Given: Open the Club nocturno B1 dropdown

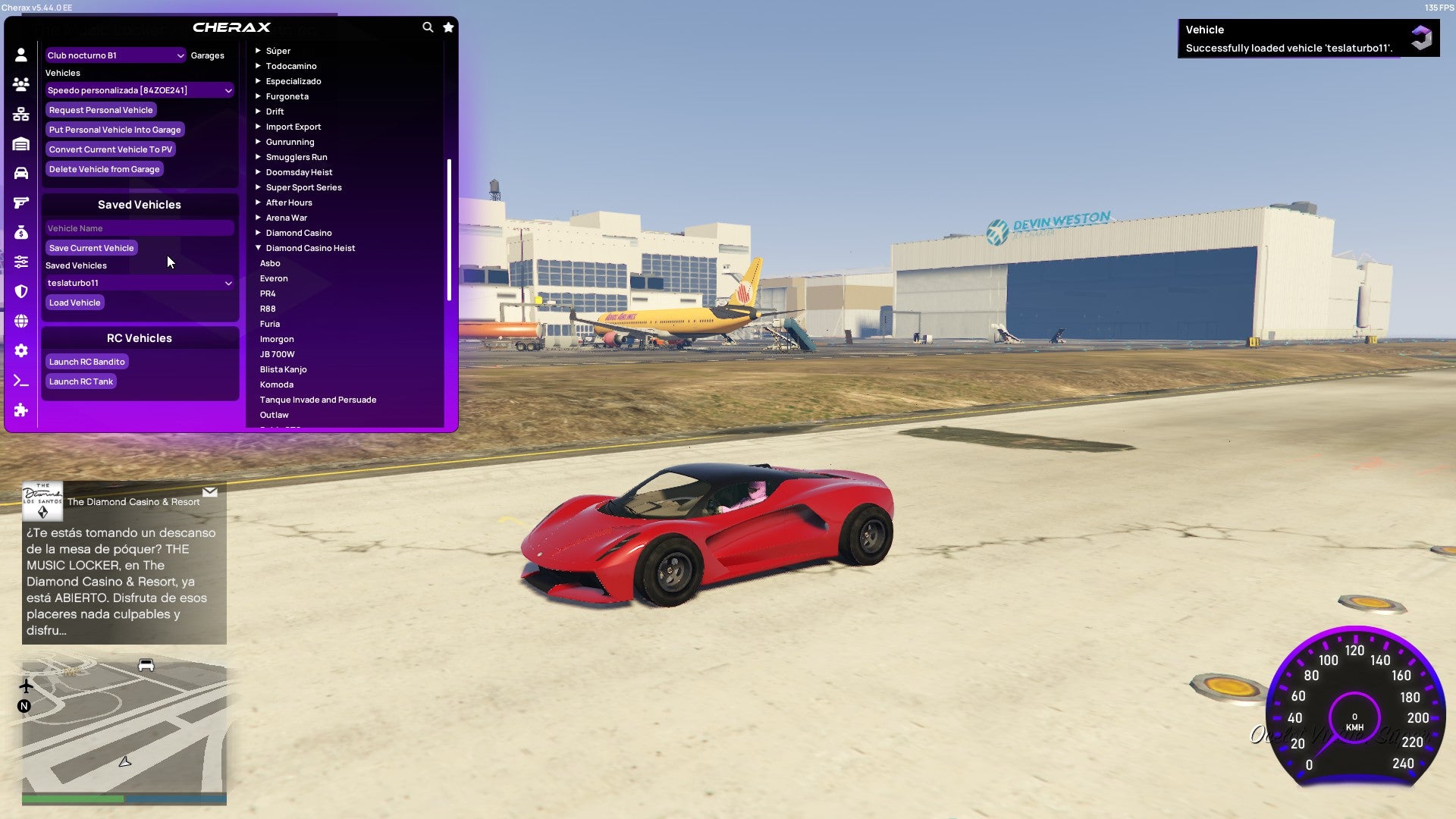Looking at the screenshot, I should pyautogui.click(x=114, y=55).
